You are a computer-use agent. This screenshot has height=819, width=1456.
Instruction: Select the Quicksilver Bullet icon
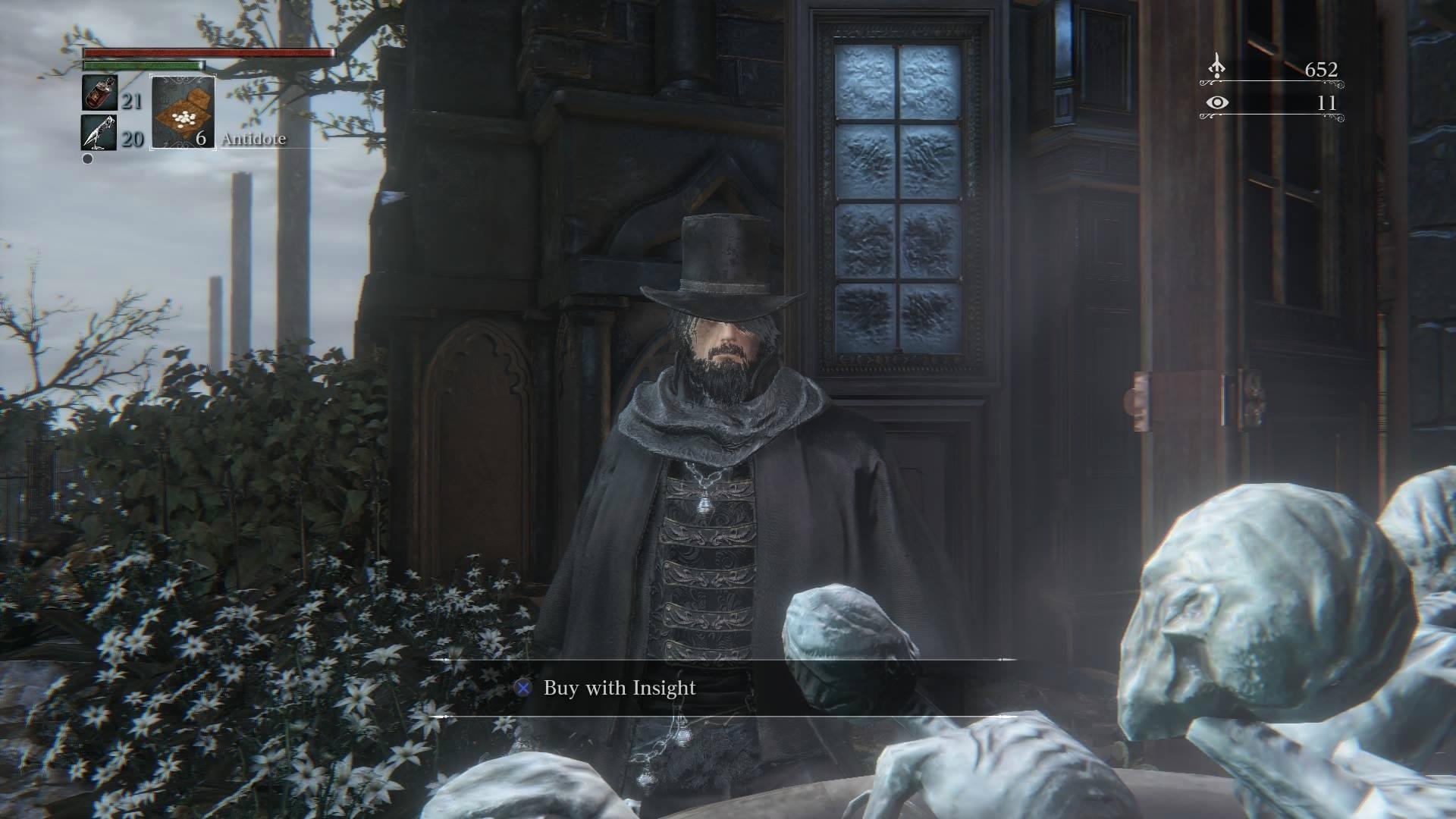click(99, 133)
